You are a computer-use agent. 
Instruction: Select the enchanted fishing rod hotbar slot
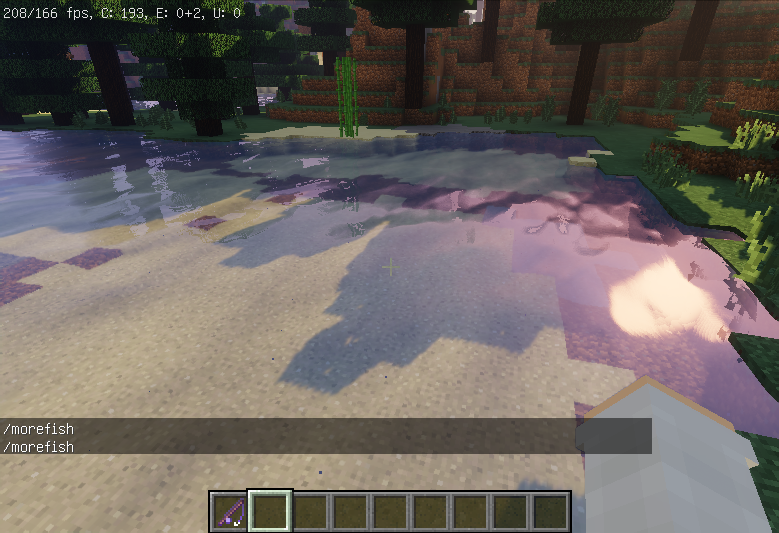click(x=230, y=511)
